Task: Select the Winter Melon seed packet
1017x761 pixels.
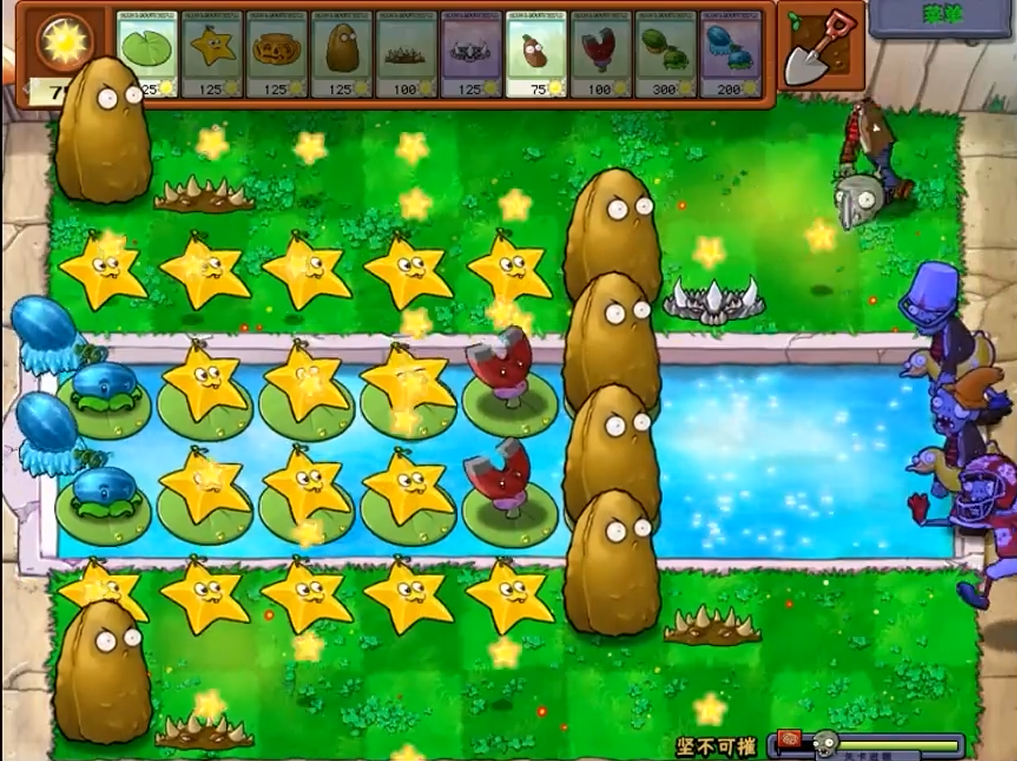Action: tap(730, 53)
